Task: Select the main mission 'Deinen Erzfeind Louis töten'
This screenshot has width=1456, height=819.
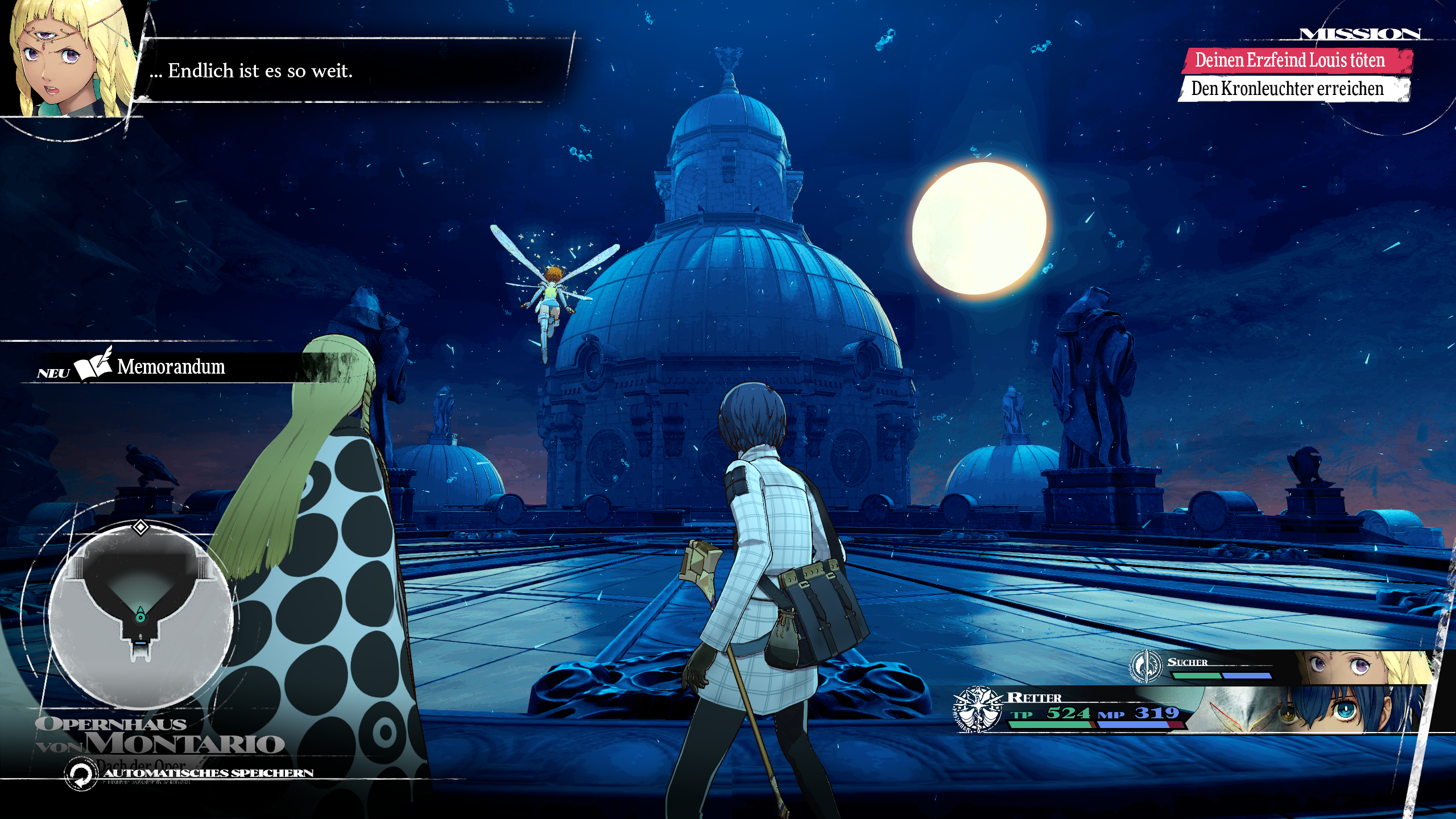Action: (x=1291, y=60)
